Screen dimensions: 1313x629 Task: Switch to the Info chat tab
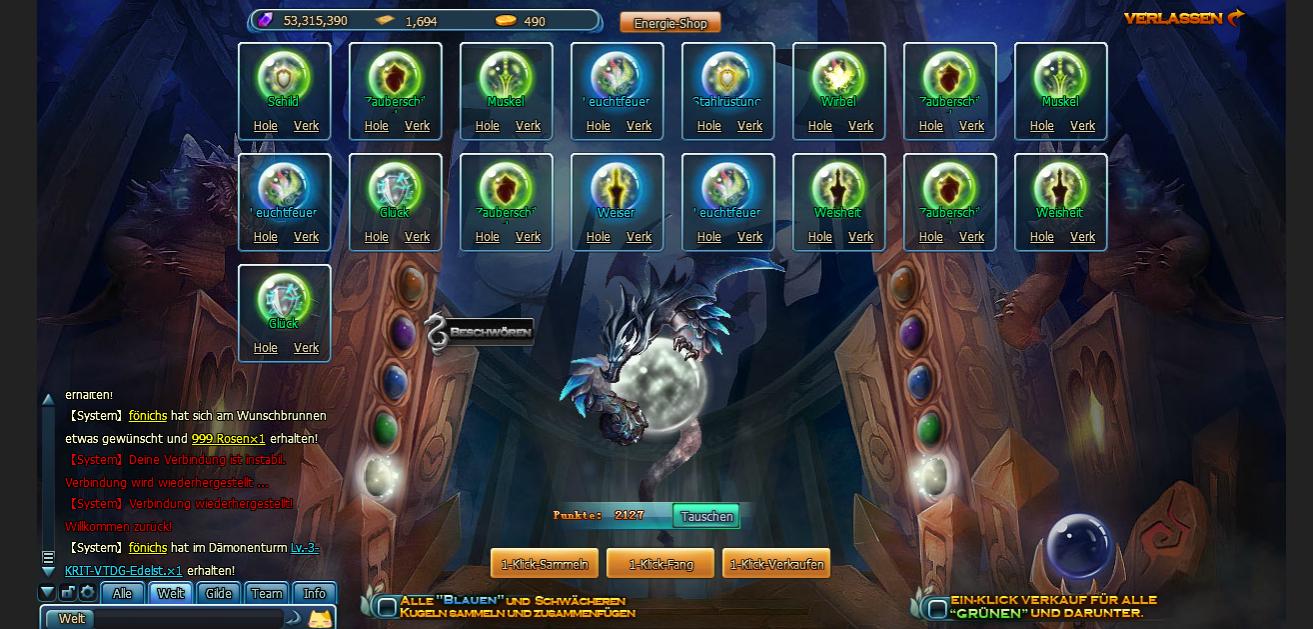tap(314, 593)
